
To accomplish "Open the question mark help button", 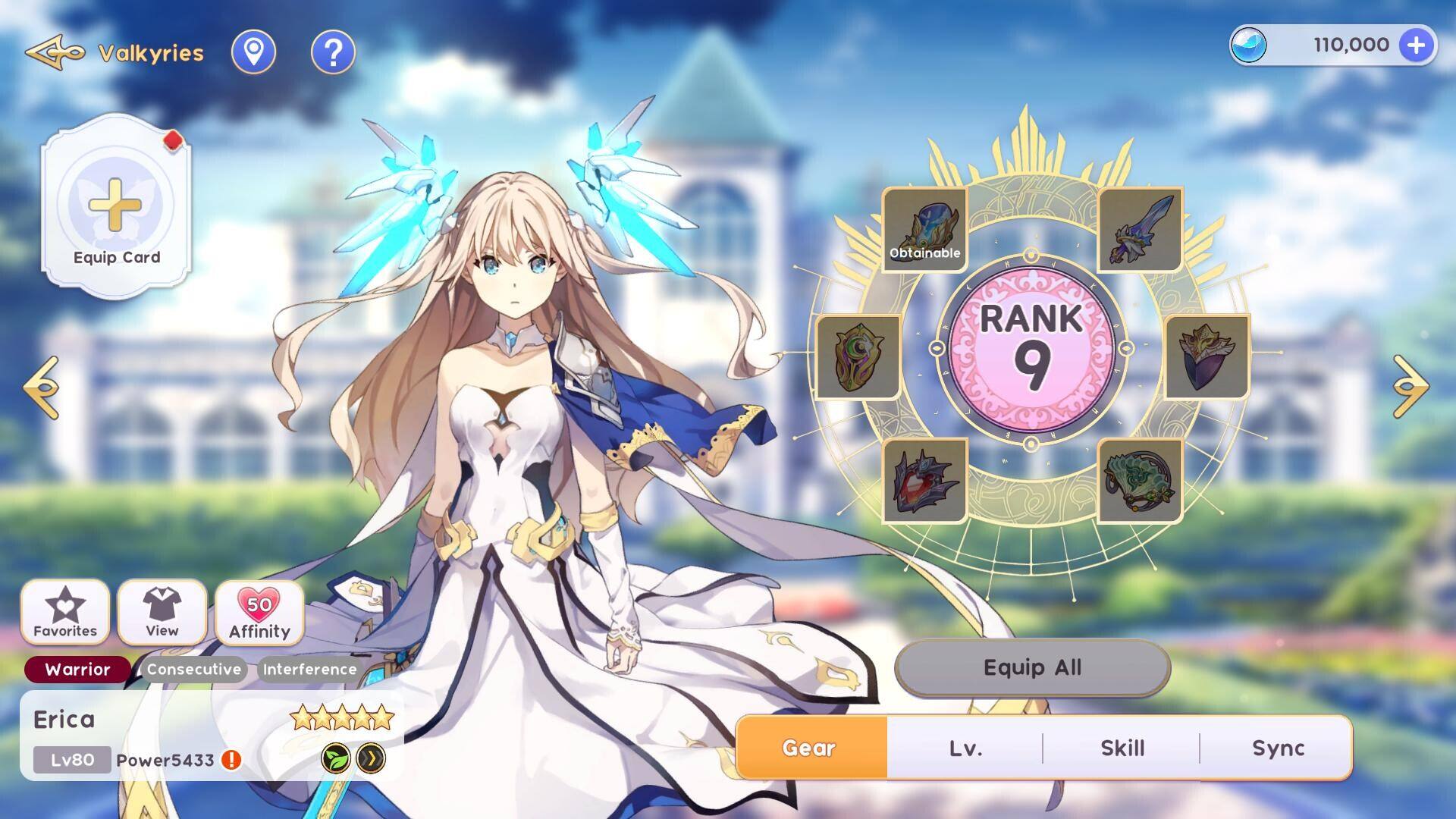I will pyautogui.click(x=333, y=52).
